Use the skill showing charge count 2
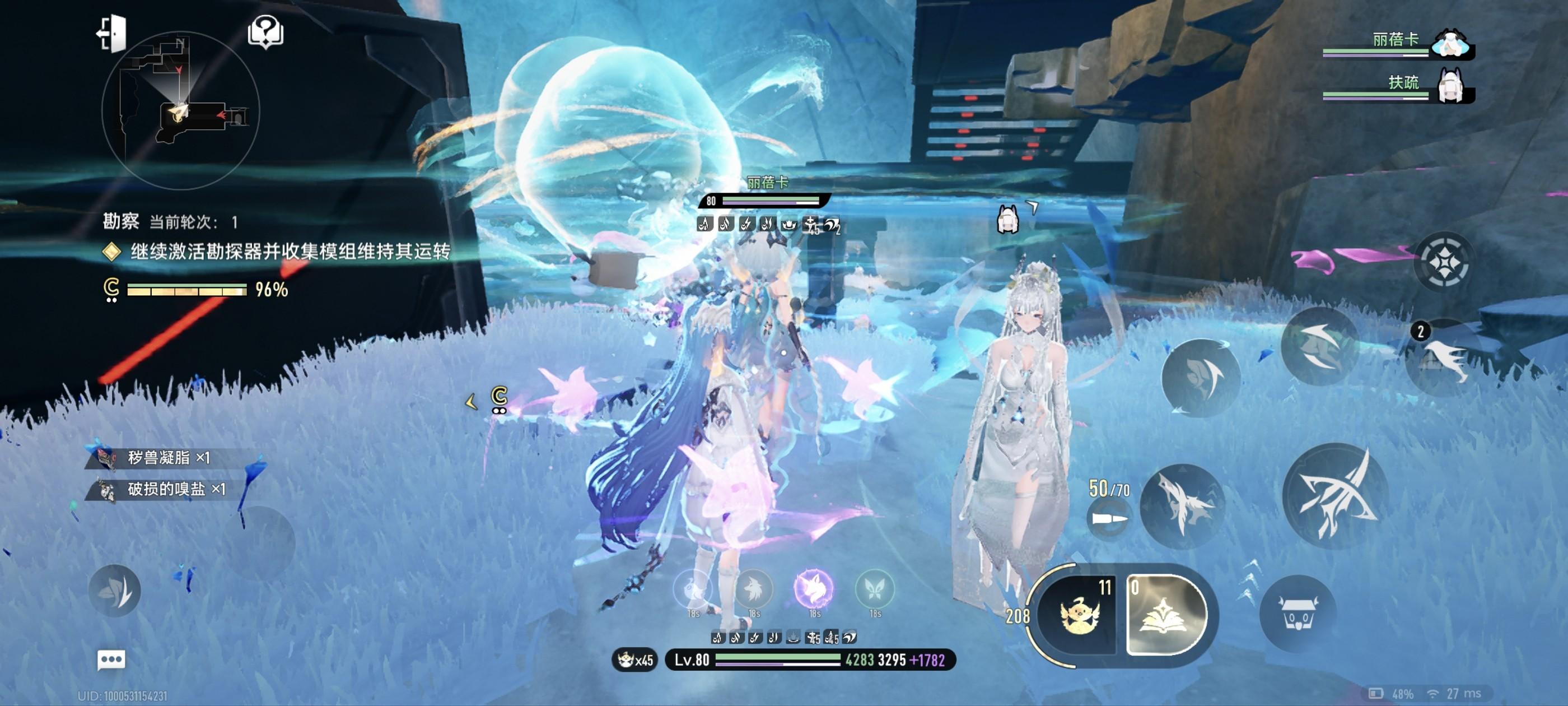 pos(1444,357)
